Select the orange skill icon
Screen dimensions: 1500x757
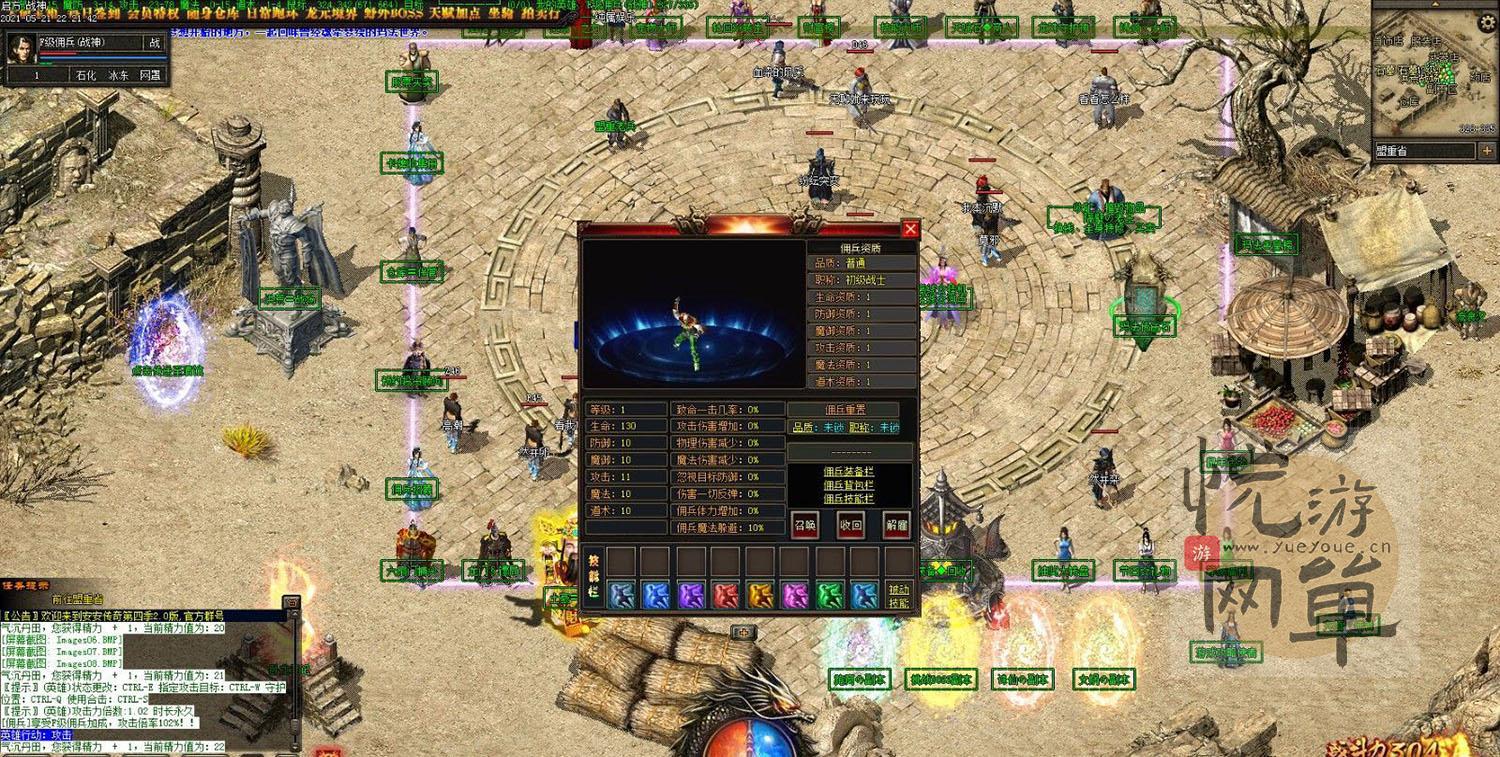[x=760, y=596]
